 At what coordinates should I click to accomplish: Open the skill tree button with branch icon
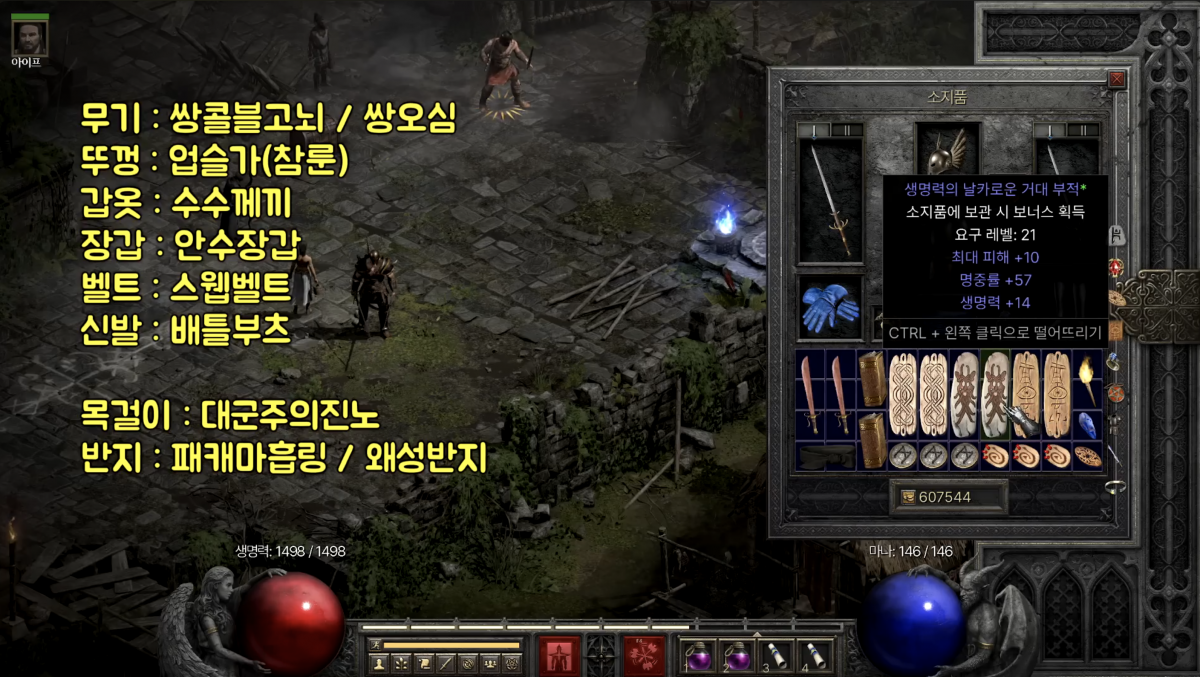(x=402, y=662)
